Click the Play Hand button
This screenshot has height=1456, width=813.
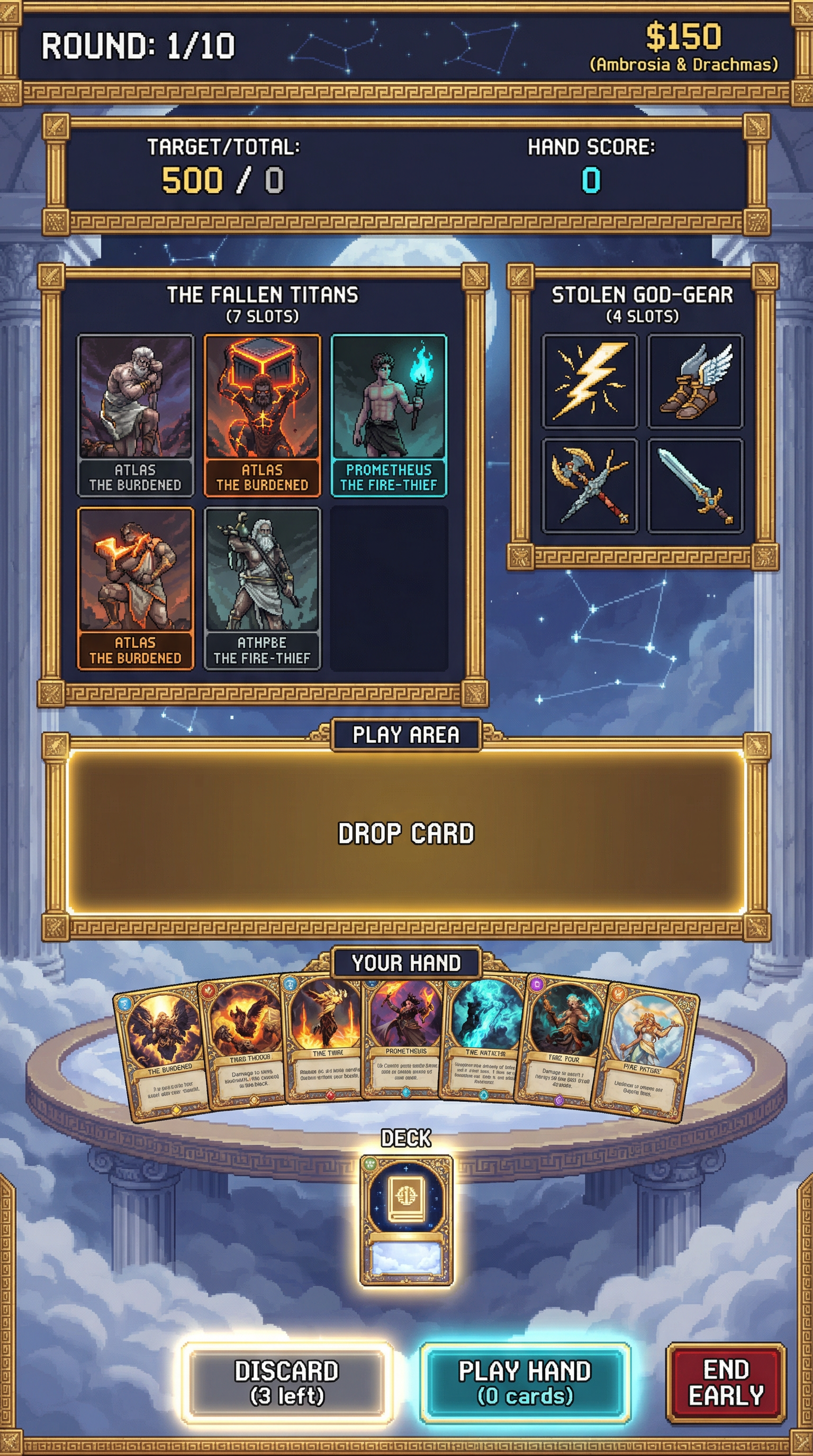(x=525, y=1382)
